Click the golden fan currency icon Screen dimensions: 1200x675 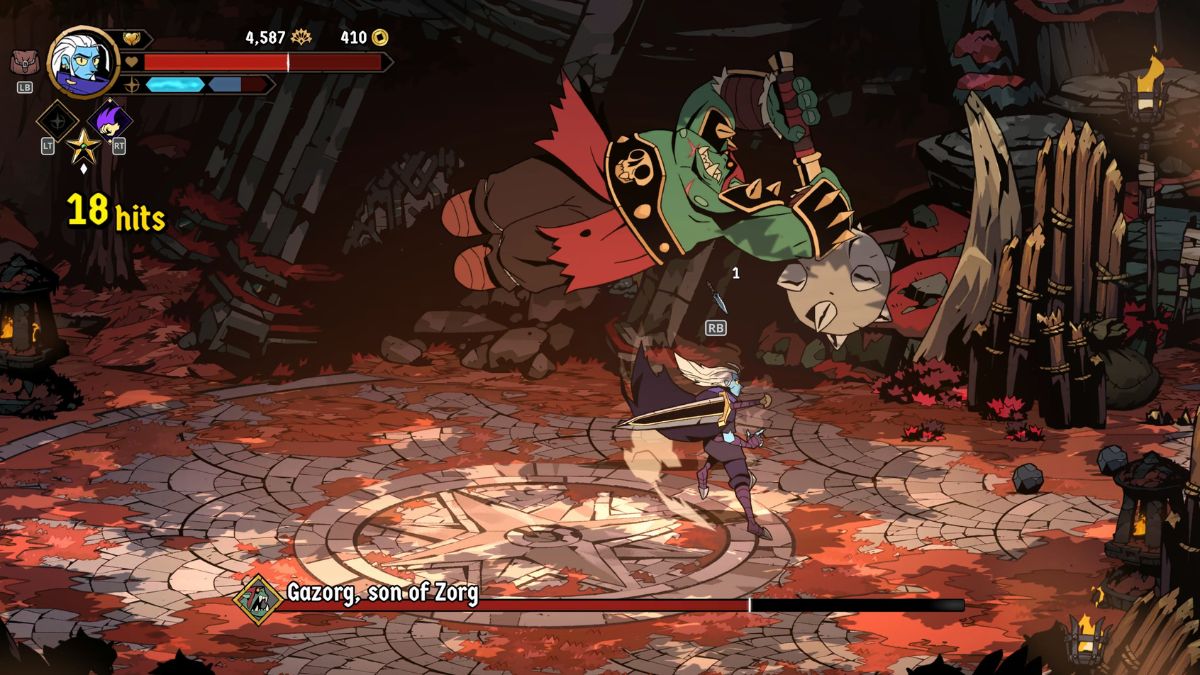(x=302, y=38)
